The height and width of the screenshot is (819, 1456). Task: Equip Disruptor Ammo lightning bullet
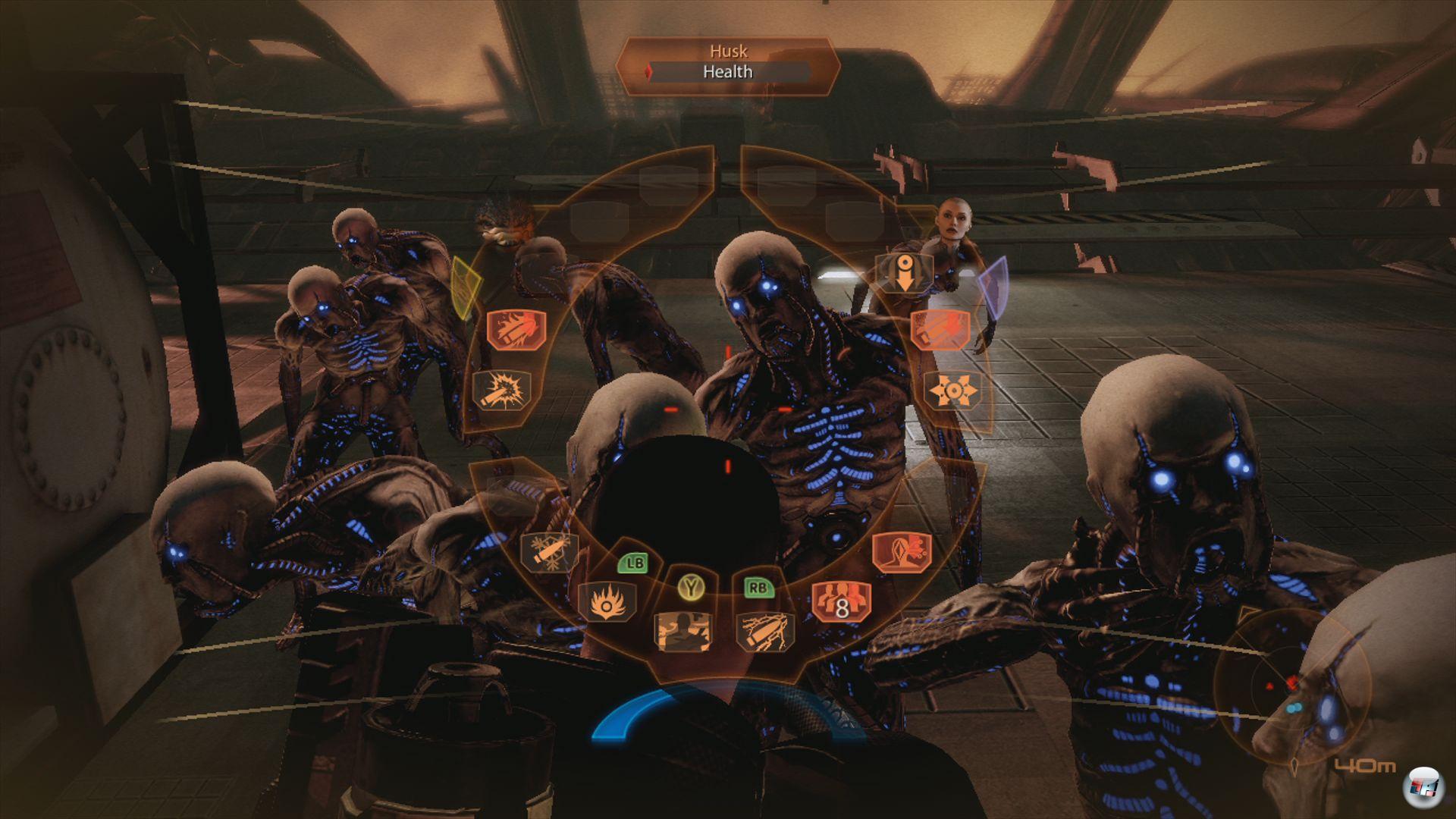(765, 631)
